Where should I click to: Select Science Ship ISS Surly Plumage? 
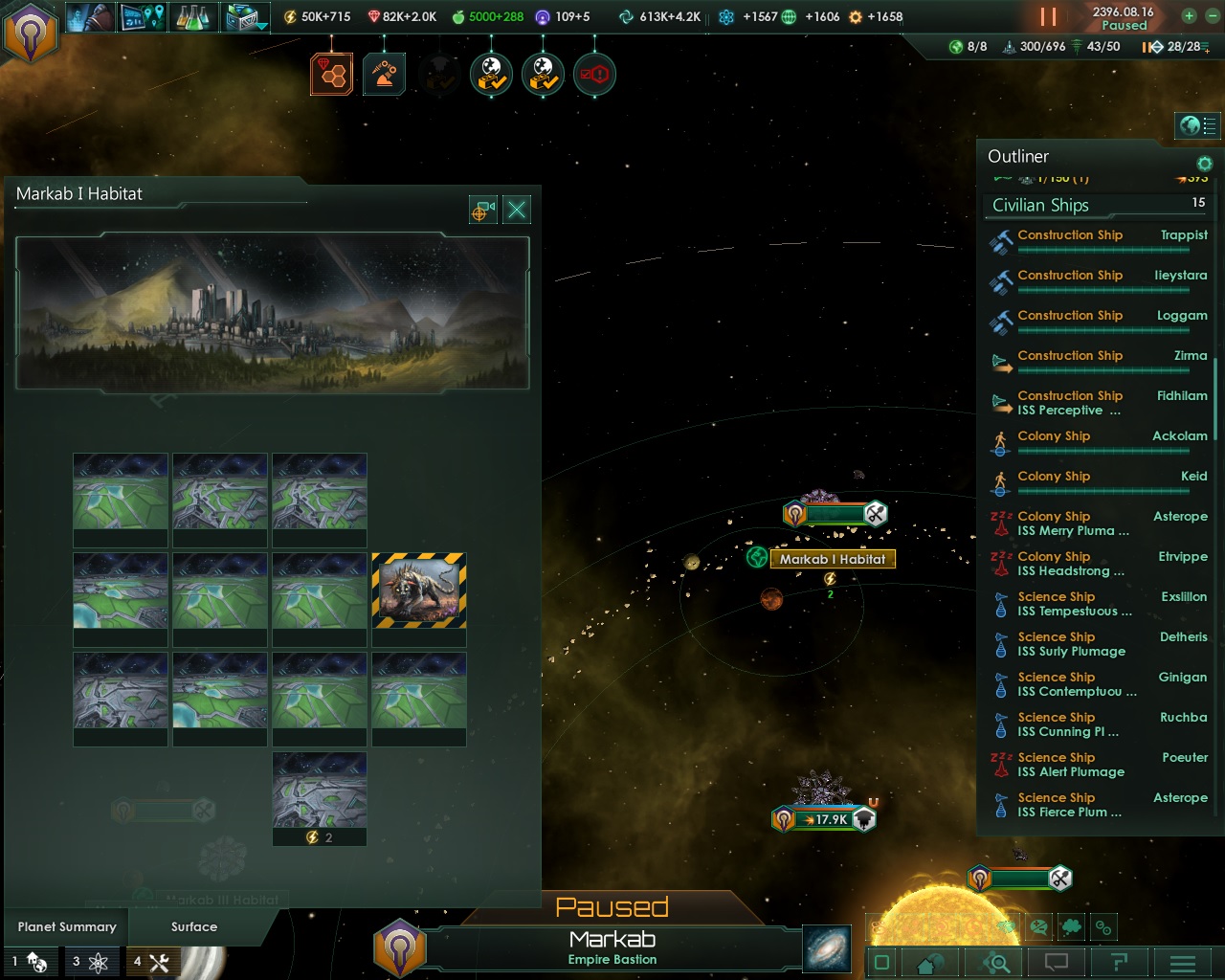tap(1099, 644)
